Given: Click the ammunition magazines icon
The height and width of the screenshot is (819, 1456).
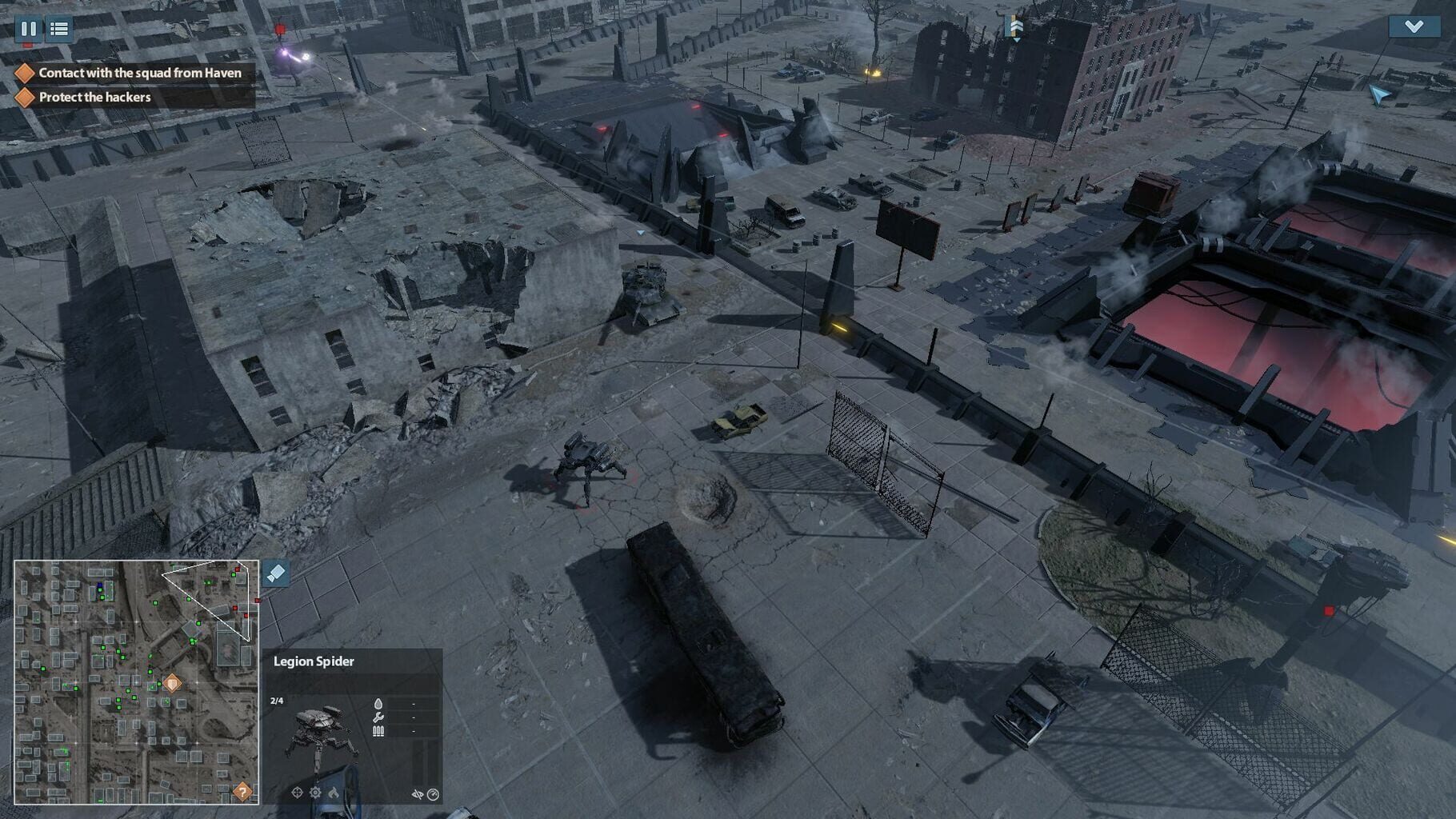Looking at the screenshot, I should (378, 732).
